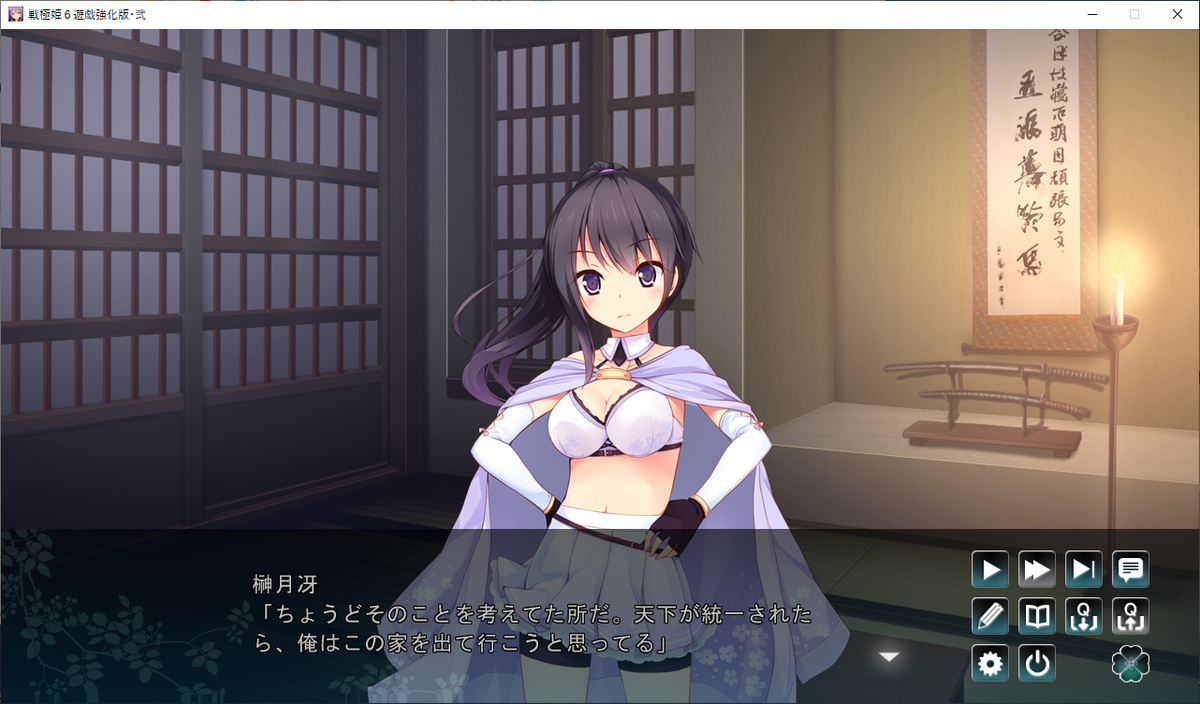The width and height of the screenshot is (1200, 704).
Task: Hide the message window with the speech bubble icon
Action: point(1130,570)
